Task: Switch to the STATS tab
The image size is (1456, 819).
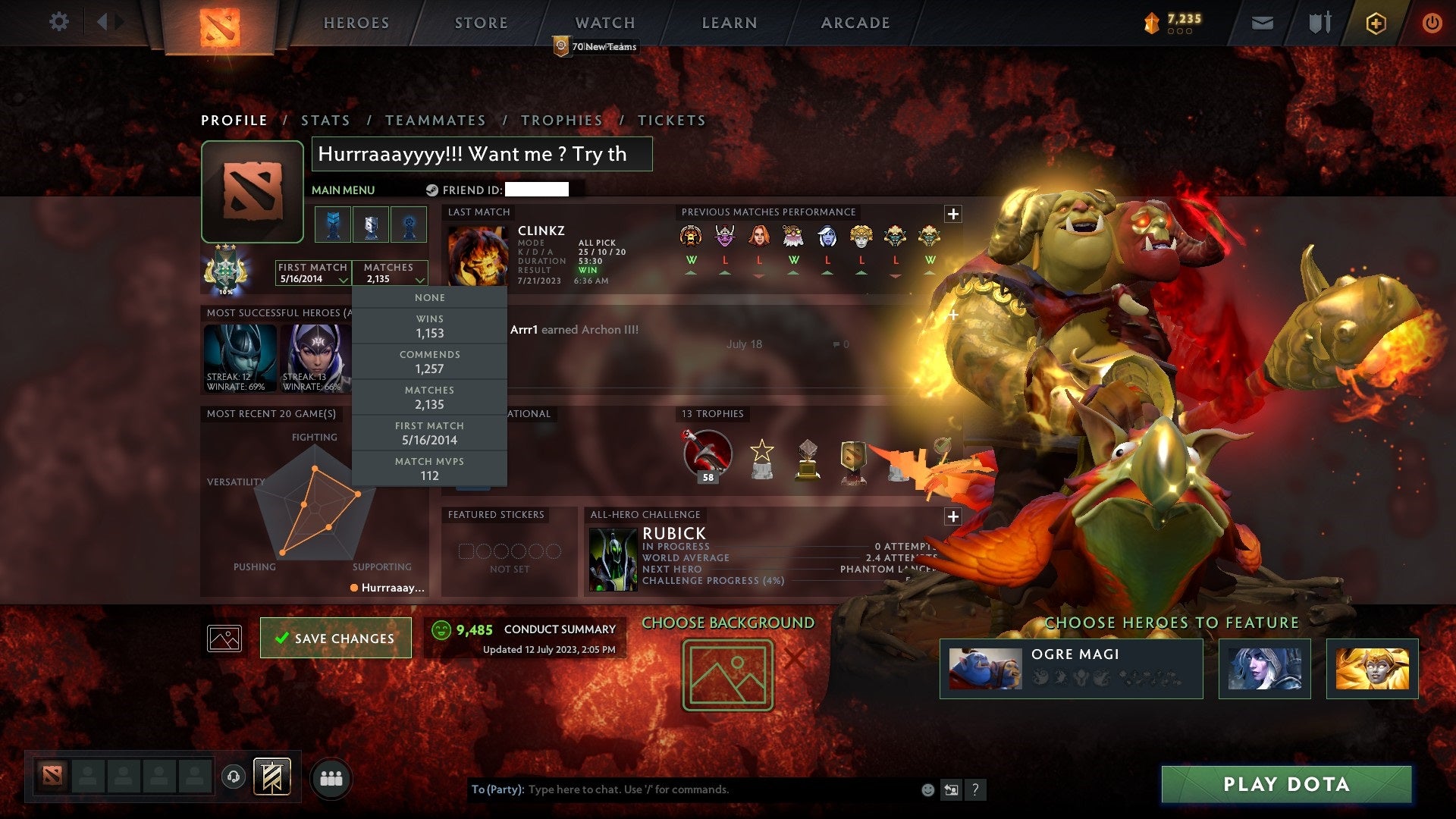Action: tap(325, 120)
